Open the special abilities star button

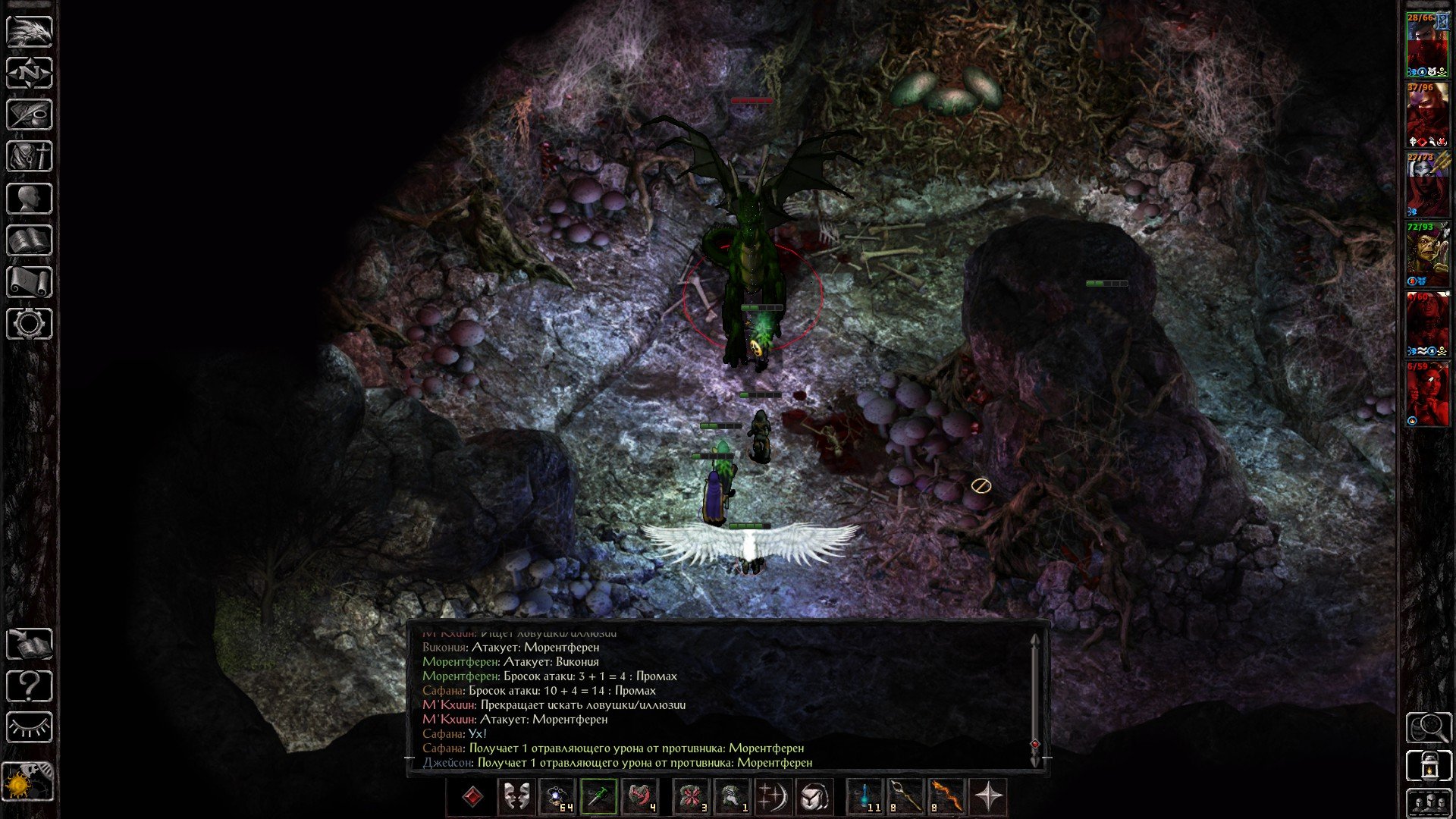point(988,797)
